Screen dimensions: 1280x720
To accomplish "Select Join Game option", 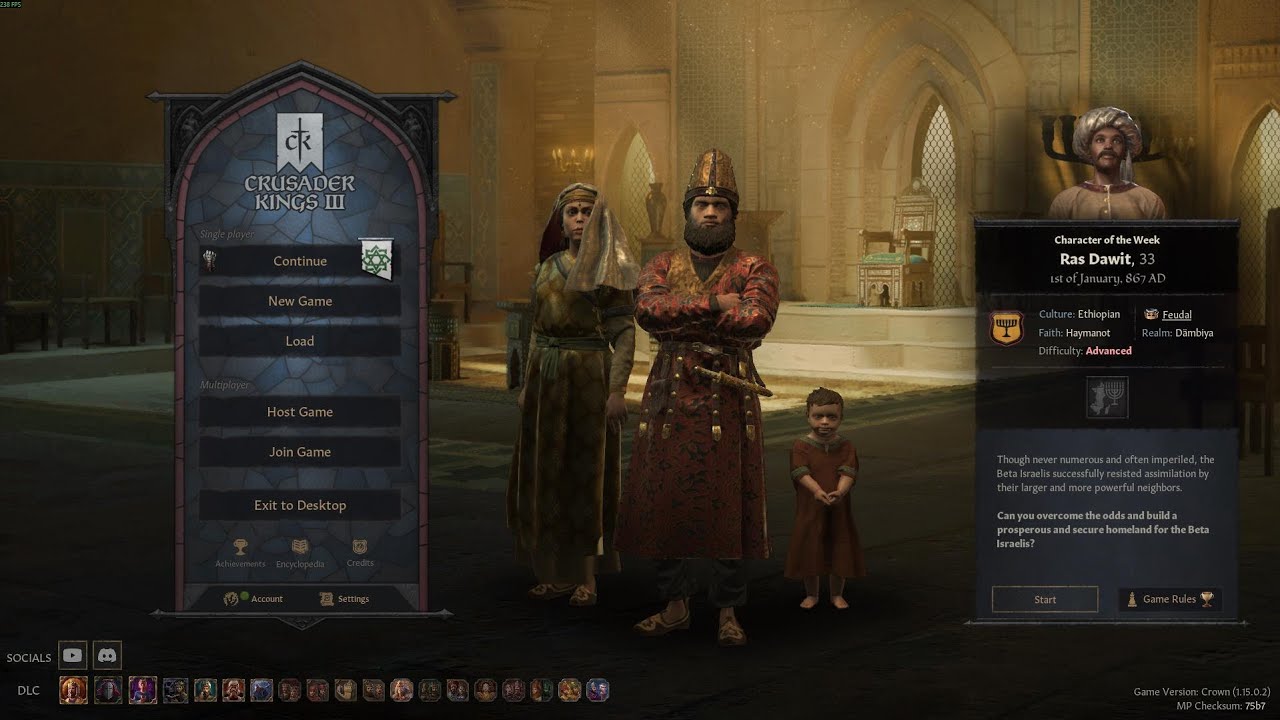I will tap(299, 452).
